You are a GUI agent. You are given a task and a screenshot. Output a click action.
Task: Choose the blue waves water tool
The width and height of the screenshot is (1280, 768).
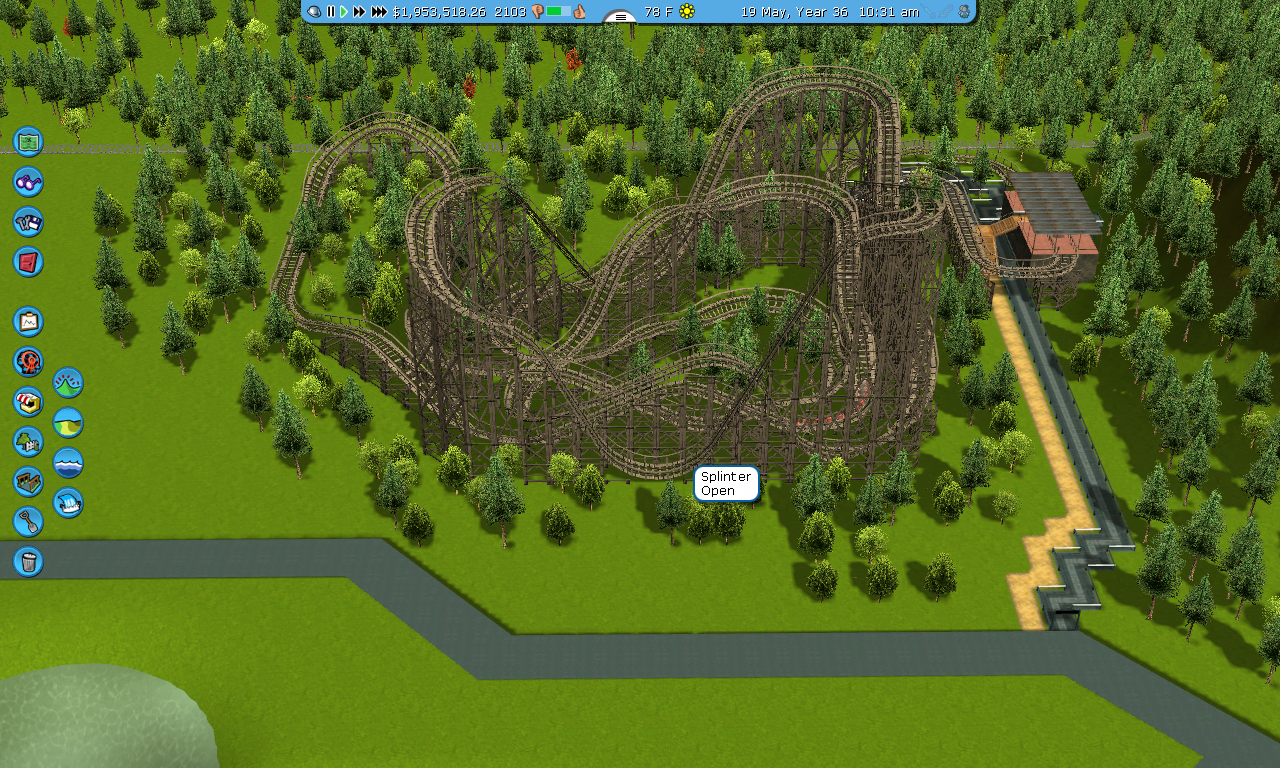68,462
